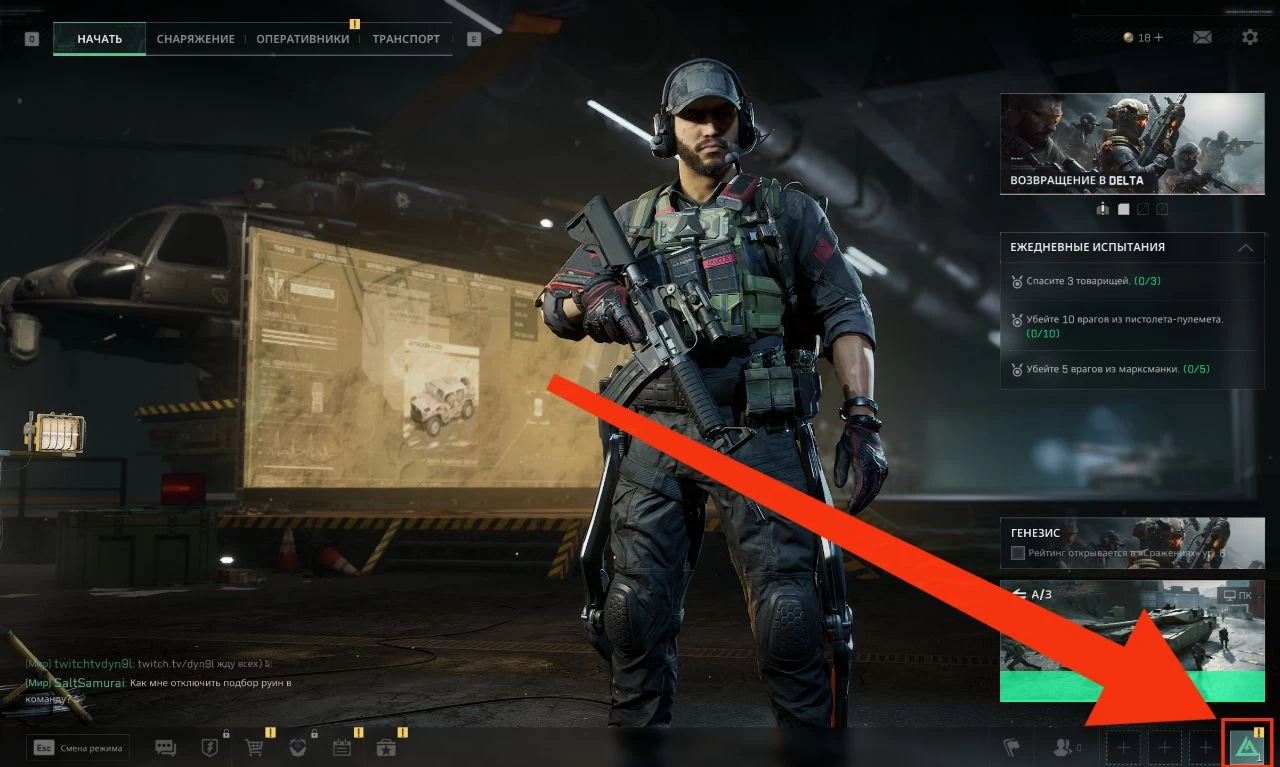
Task: Open the flags icon in bottom bar
Action: click(1011, 747)
